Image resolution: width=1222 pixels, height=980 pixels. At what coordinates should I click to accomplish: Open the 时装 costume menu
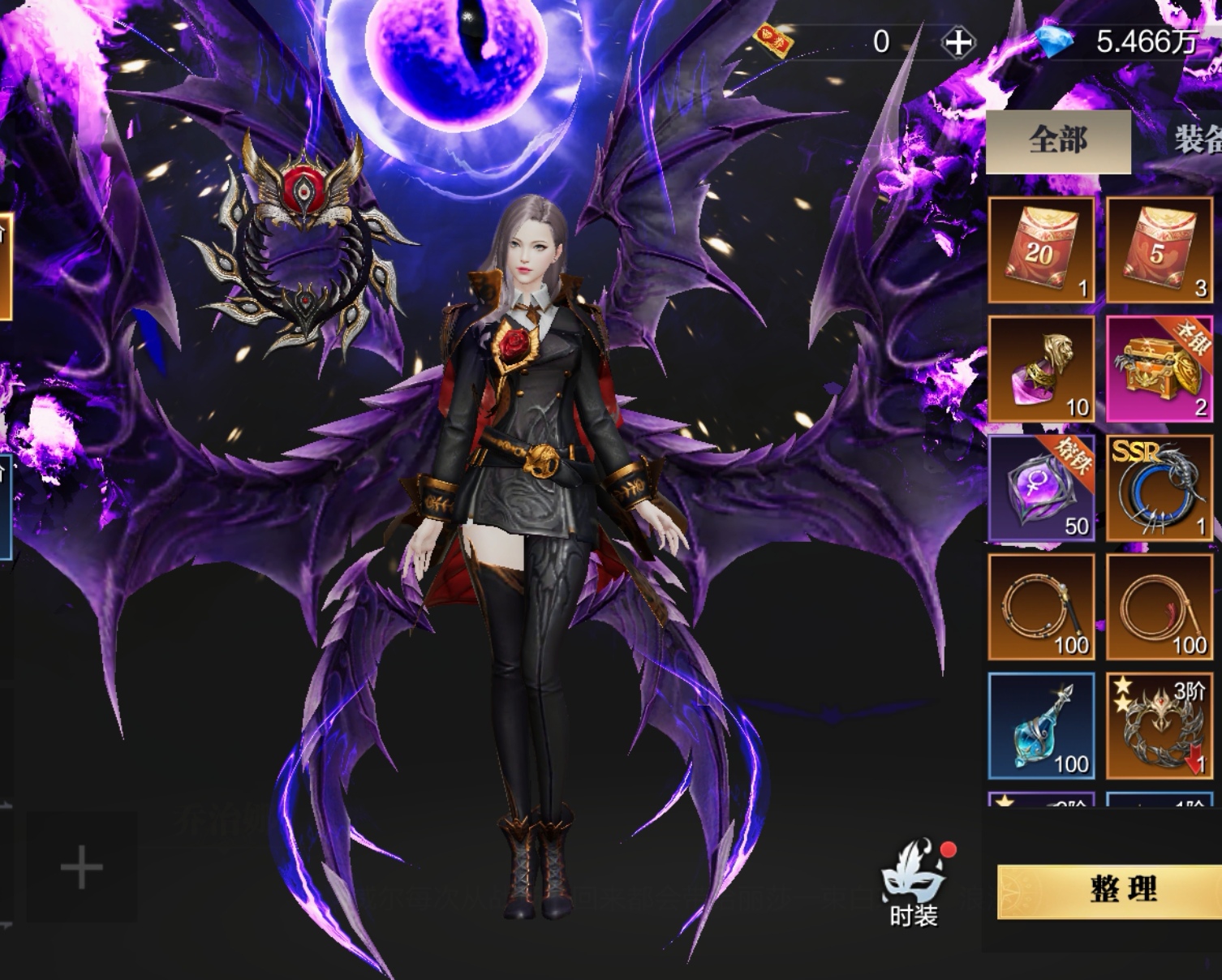point(914,885)
